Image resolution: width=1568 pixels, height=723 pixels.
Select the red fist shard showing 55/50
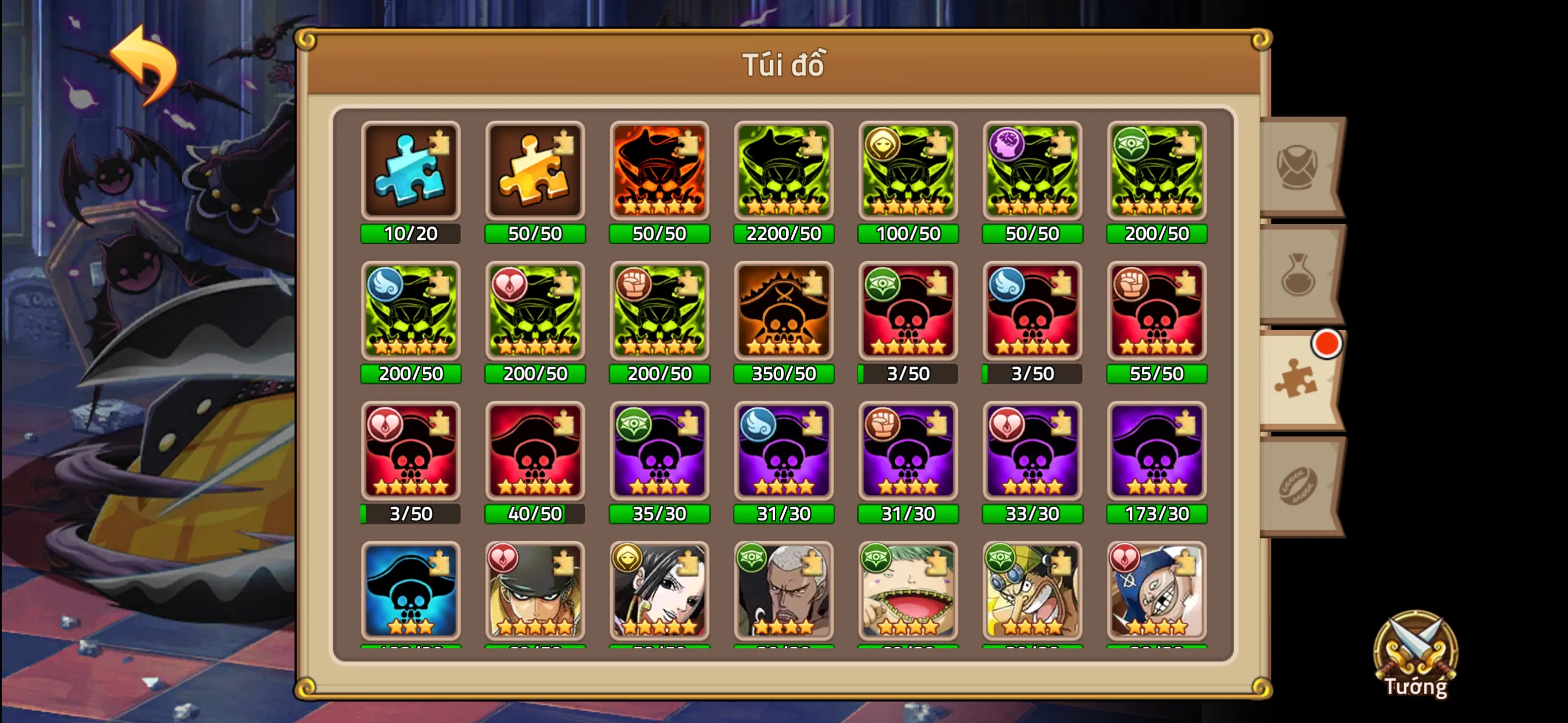click(1156, 312)
